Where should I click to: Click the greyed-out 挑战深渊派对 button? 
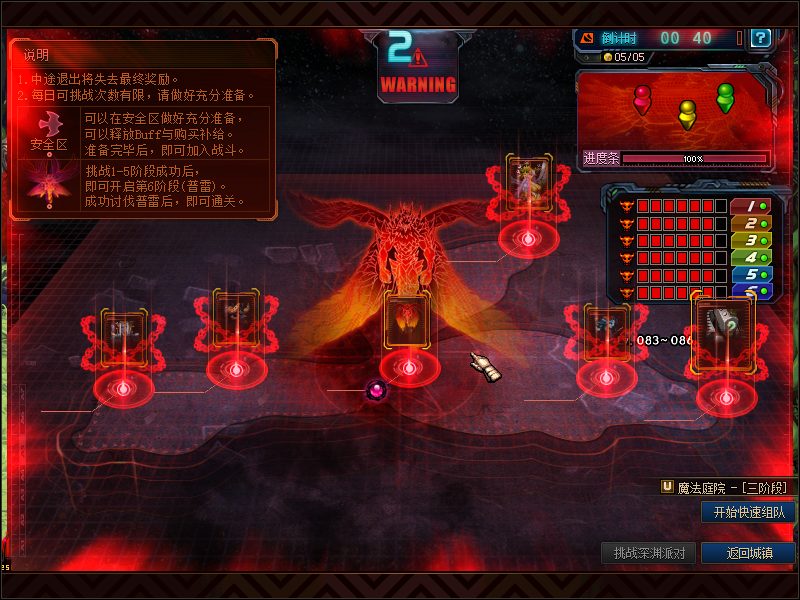(x=649, y=553)
